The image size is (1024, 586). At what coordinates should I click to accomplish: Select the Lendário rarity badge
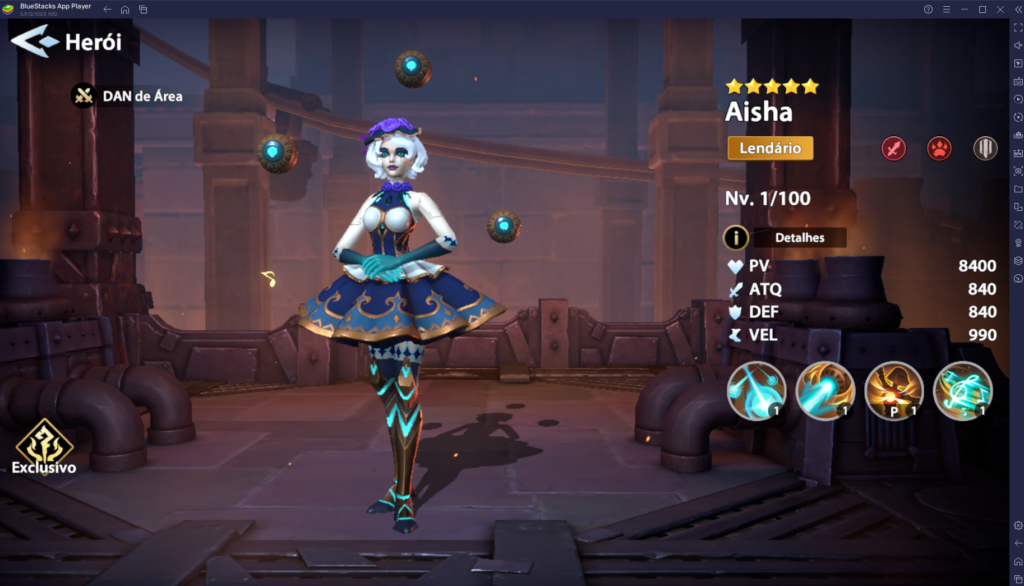pyautogui.click(x=770, y=148)
